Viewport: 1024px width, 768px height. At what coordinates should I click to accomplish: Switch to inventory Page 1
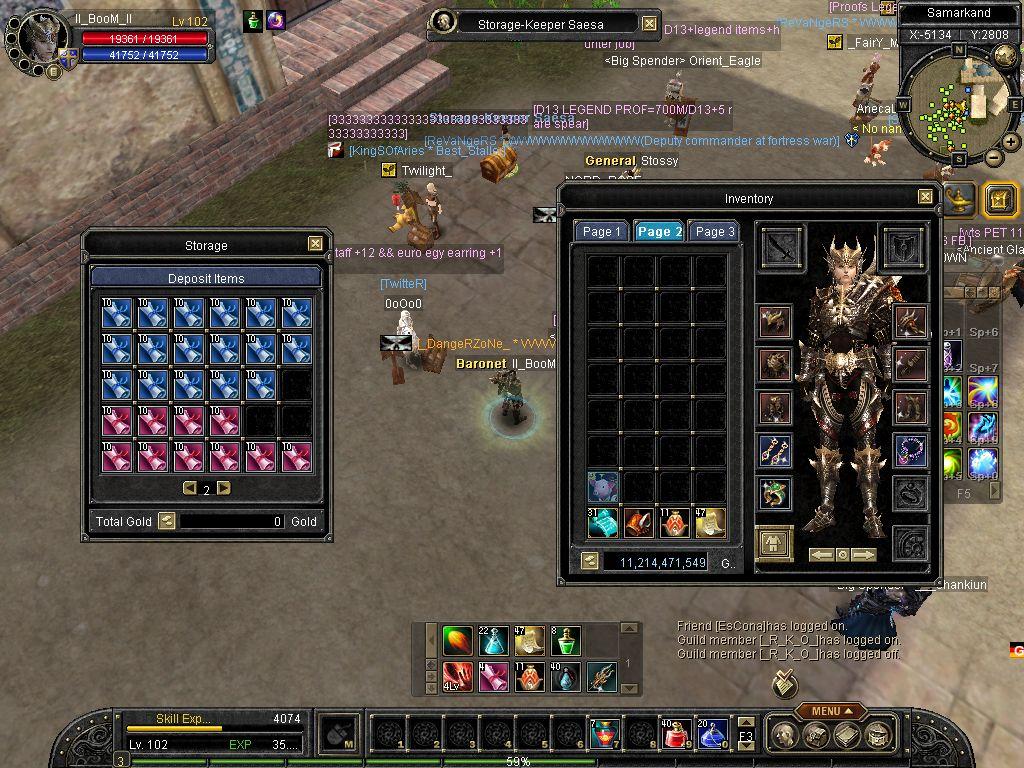click(601, 231)
